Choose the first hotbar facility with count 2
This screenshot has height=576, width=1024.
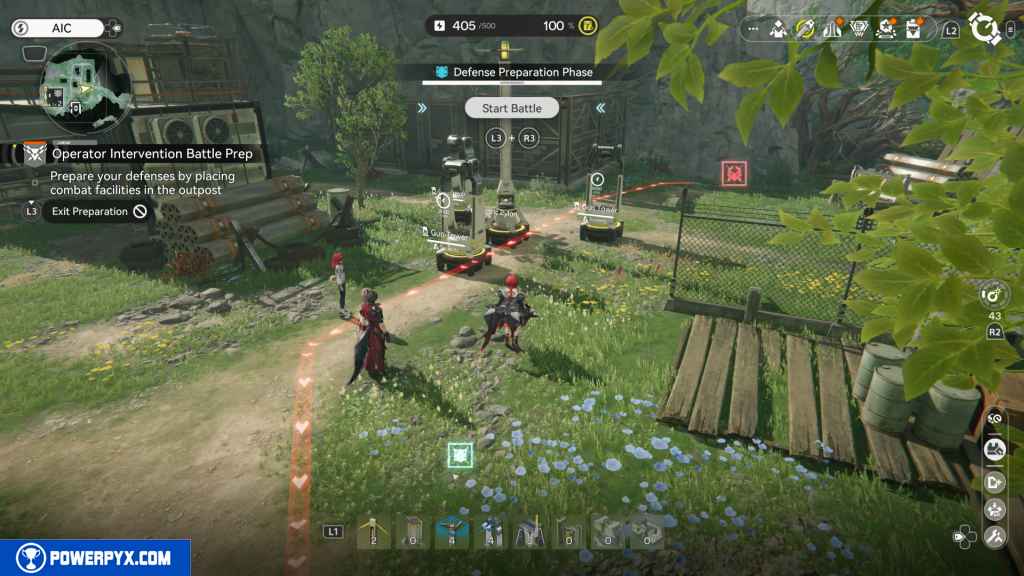point(373,533)
